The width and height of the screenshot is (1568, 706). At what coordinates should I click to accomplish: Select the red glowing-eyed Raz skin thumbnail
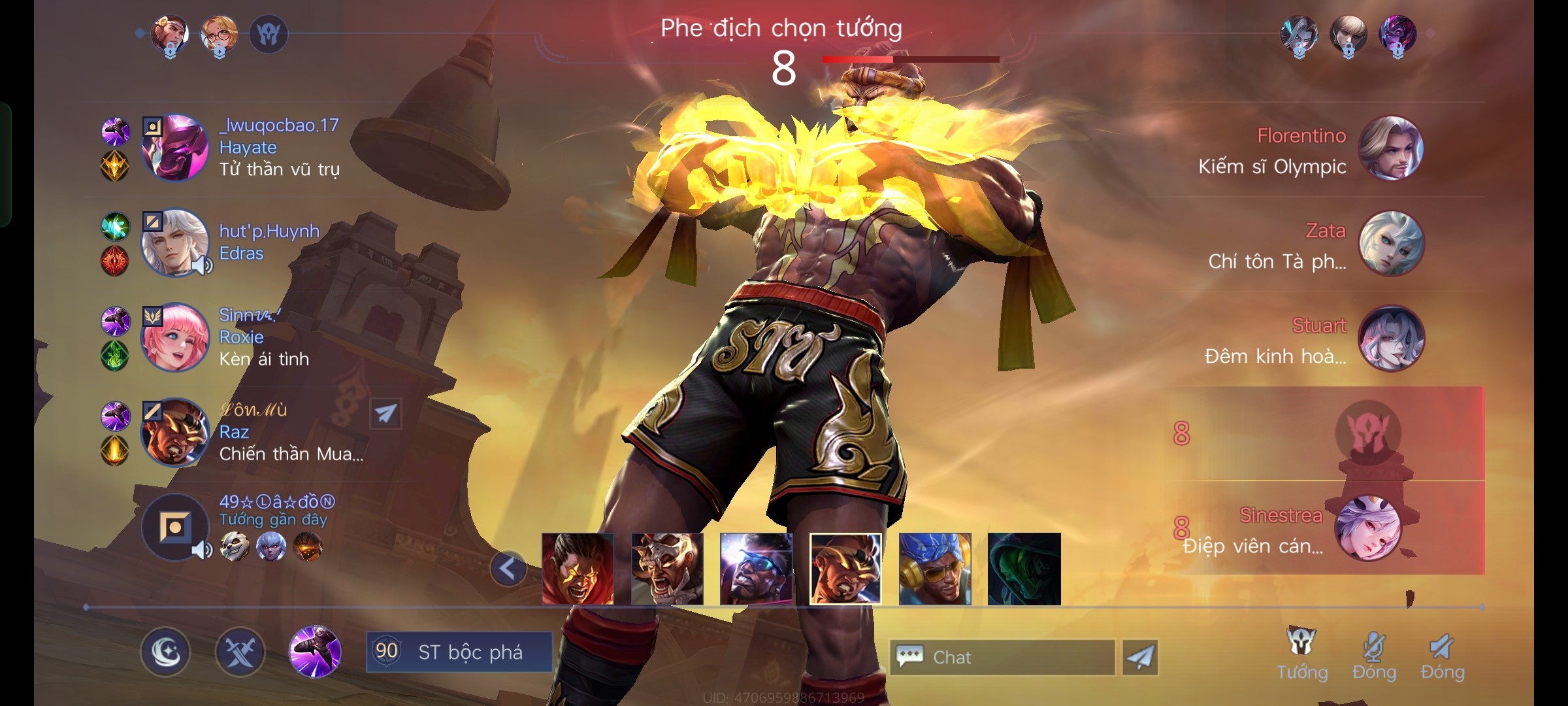click(x=578, y=569)
